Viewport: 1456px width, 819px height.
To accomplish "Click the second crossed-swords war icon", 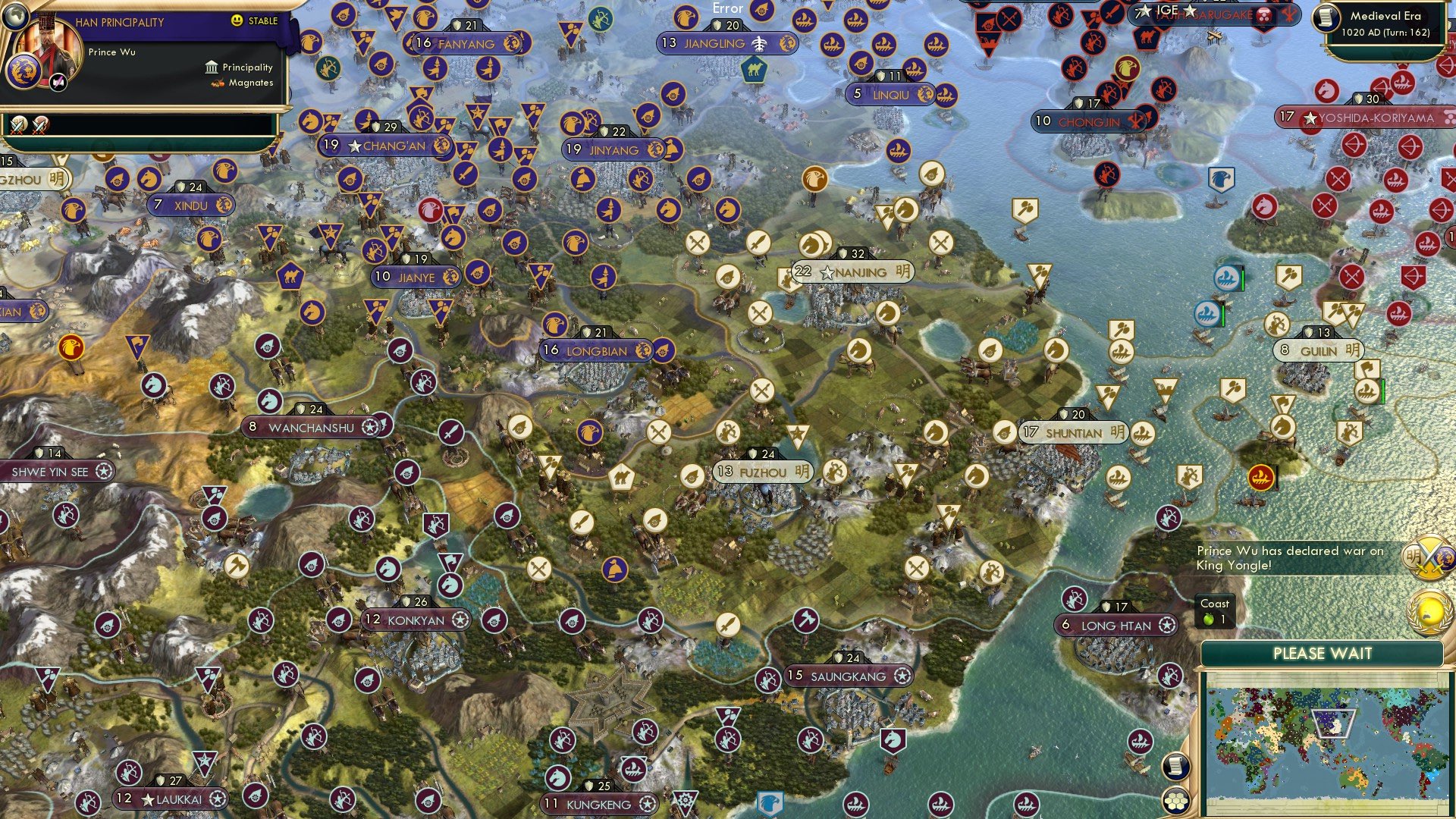I will 39,124.
